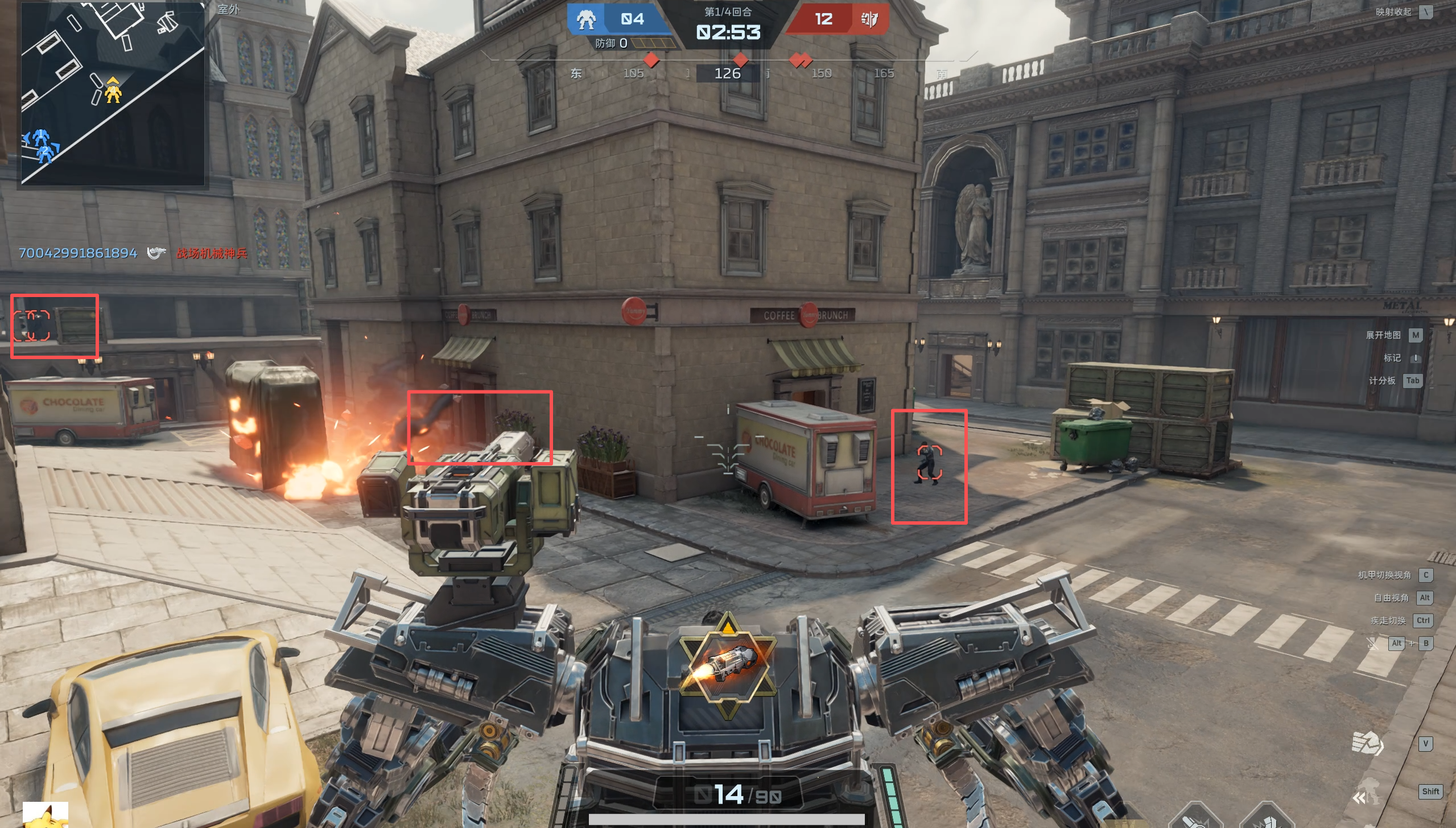Toggle sprint mode with 疾走切换
The image size is (1456, 828).
1388,621
